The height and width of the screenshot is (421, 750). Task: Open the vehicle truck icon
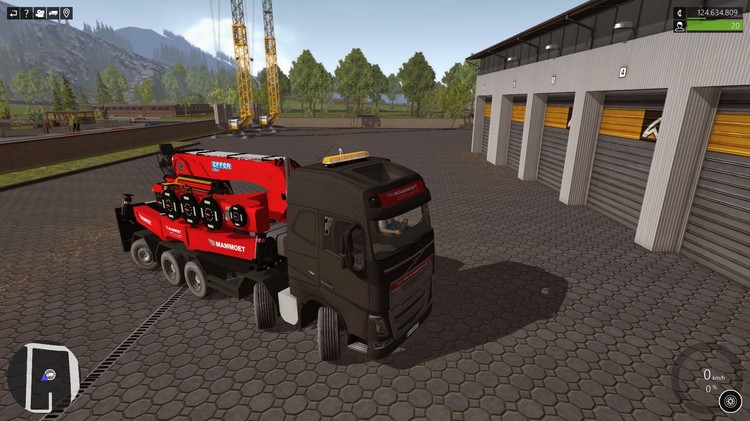pos(53,13)
